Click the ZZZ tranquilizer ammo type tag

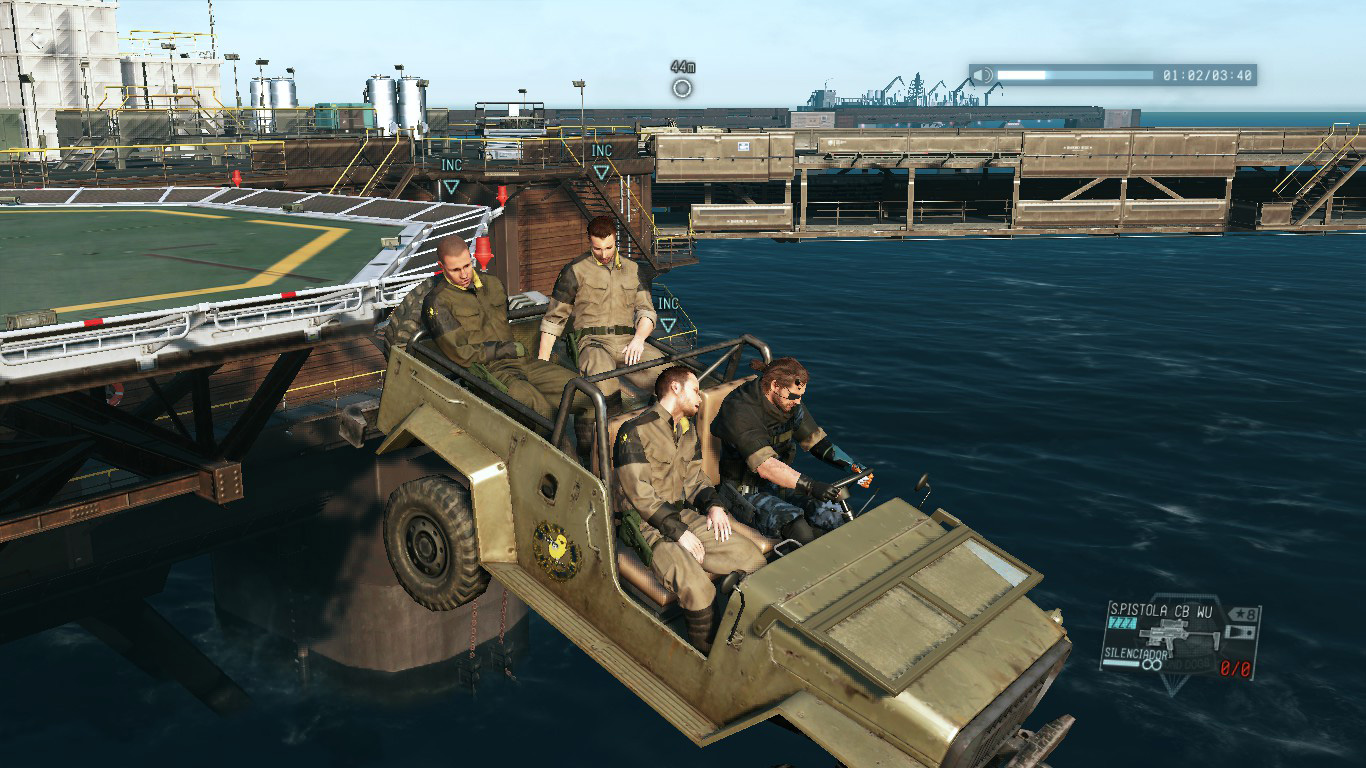1122,624
